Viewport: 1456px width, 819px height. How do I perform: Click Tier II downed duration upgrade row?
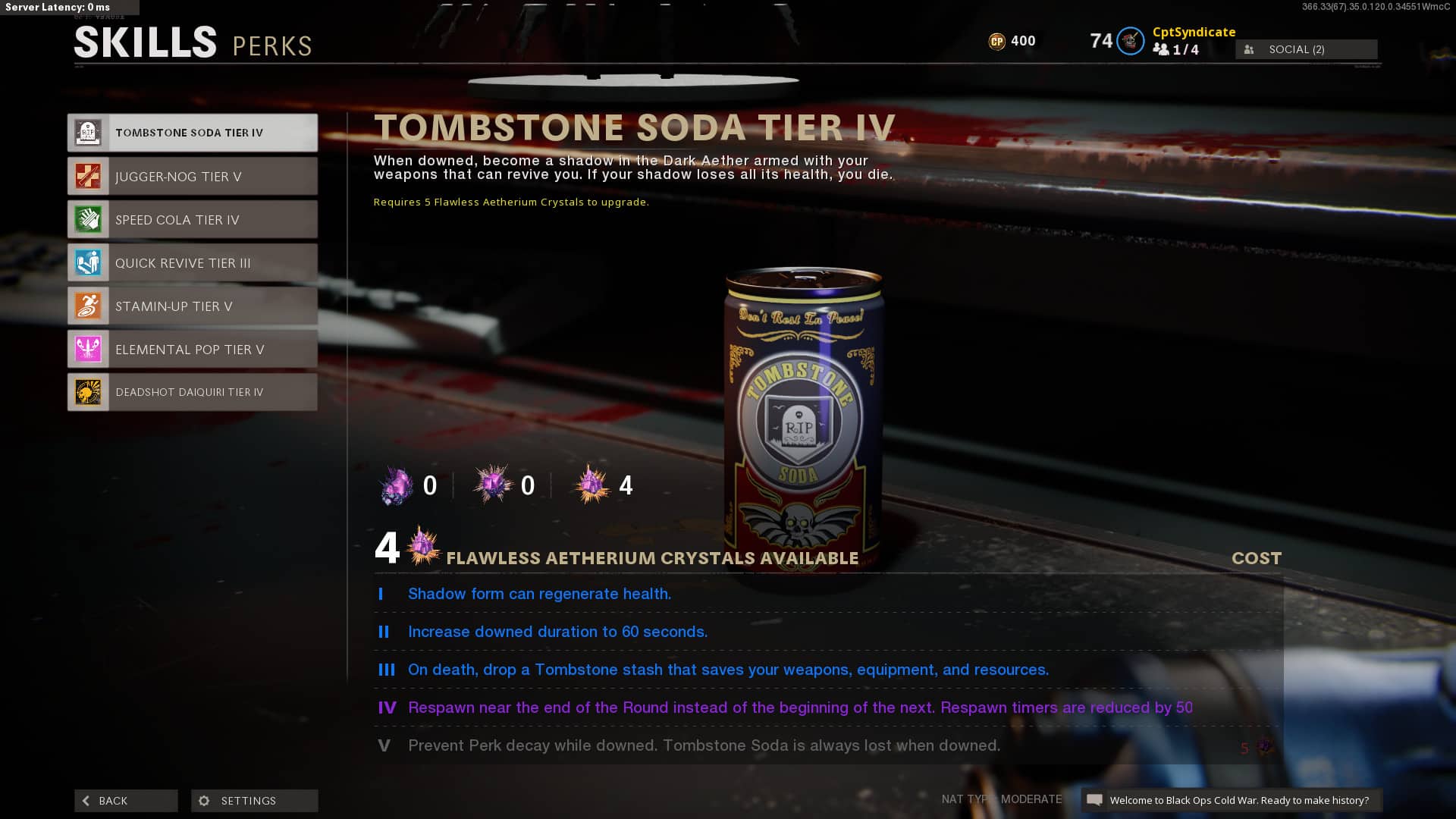(x=827, y=632)
